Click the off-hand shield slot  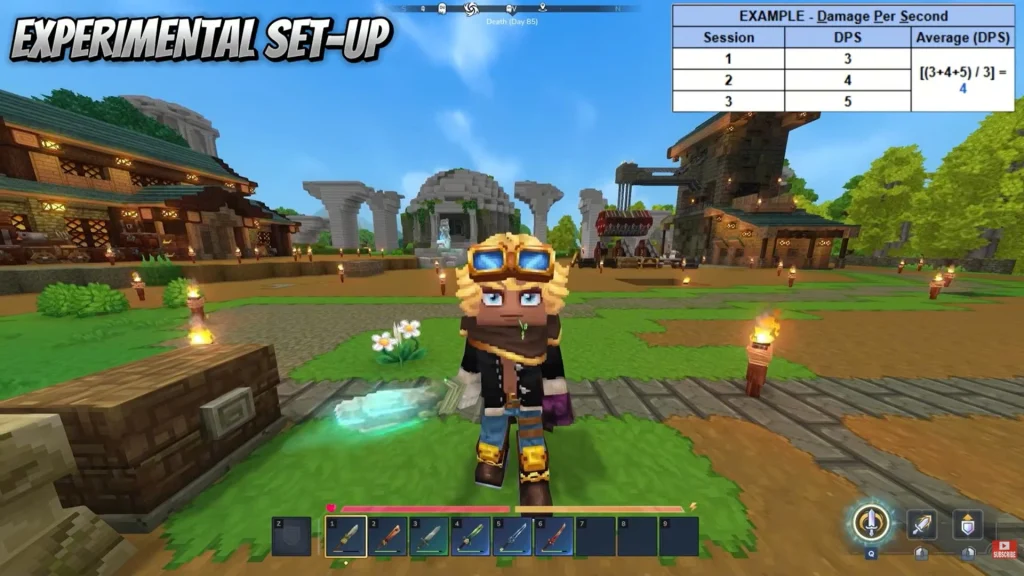[291, 536]
